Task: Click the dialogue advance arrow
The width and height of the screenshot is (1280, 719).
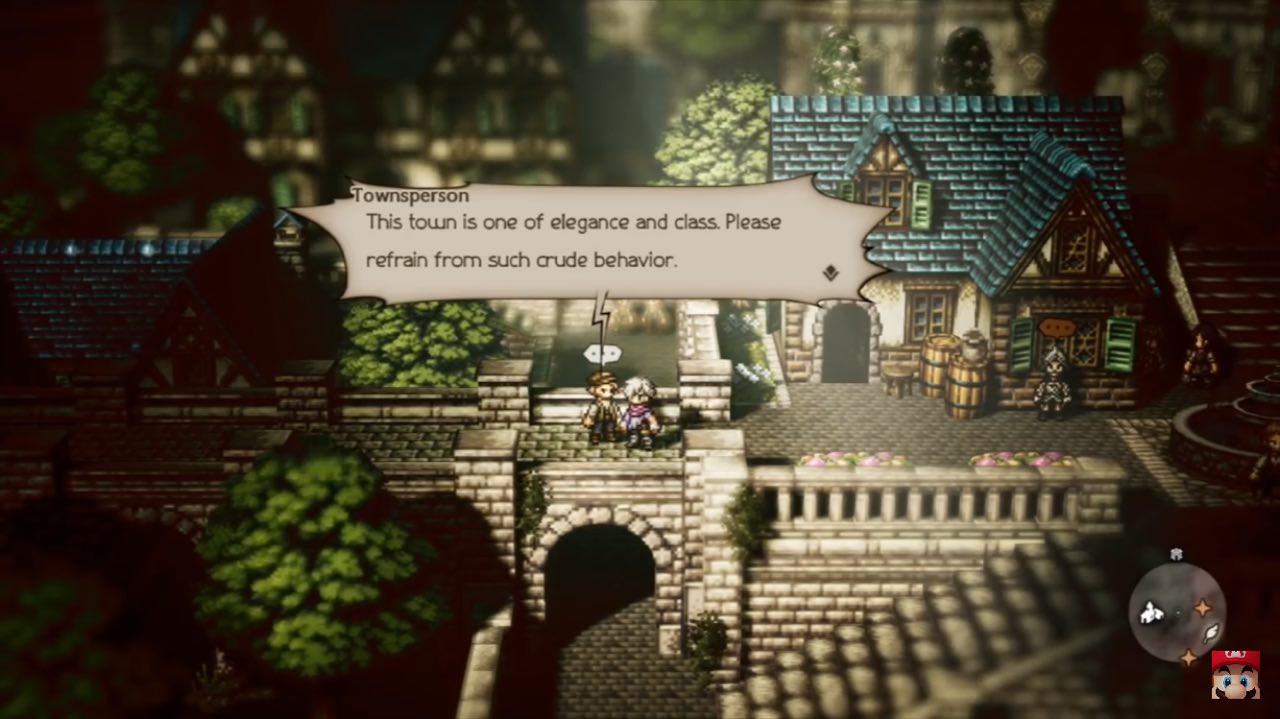Action: click(830, 271)
